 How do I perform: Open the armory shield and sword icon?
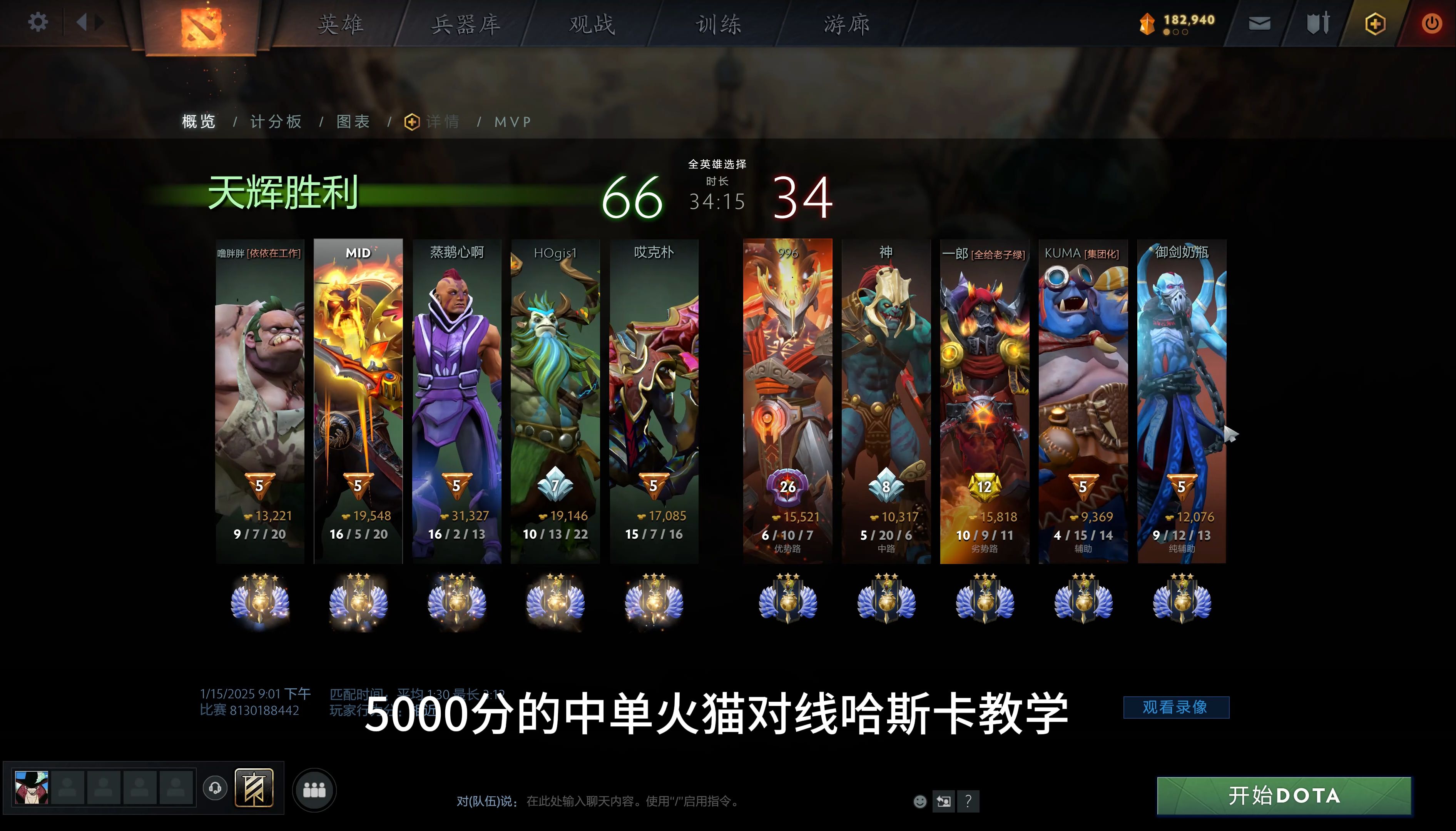coord(1318,23)
